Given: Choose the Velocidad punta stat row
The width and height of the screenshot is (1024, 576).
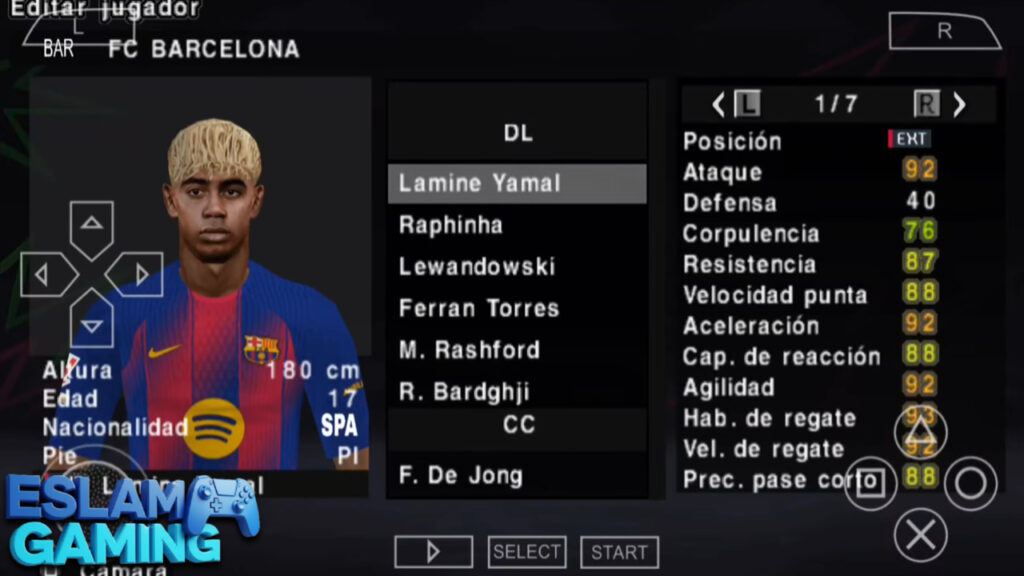Looking at the screenshot, I should click(810, 295).
